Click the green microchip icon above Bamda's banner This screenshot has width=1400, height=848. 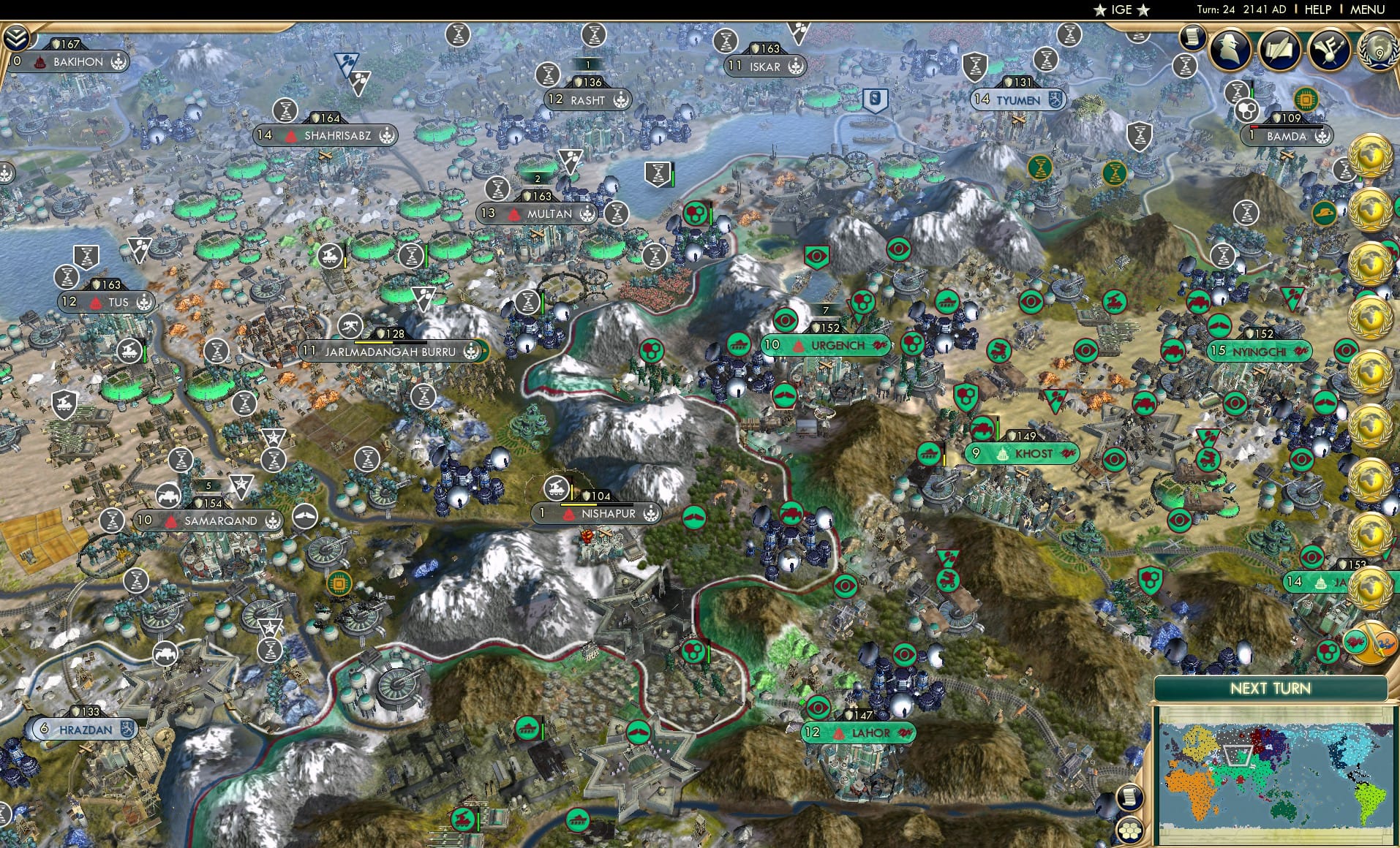1306,99
